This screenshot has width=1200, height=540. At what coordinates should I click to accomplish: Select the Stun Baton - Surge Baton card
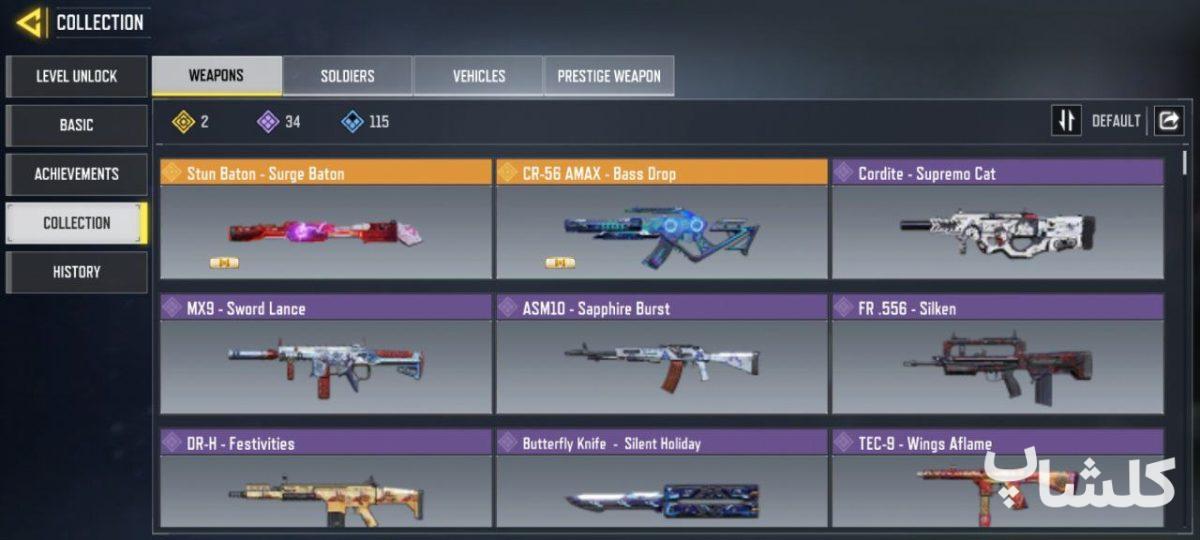[326, 219]
